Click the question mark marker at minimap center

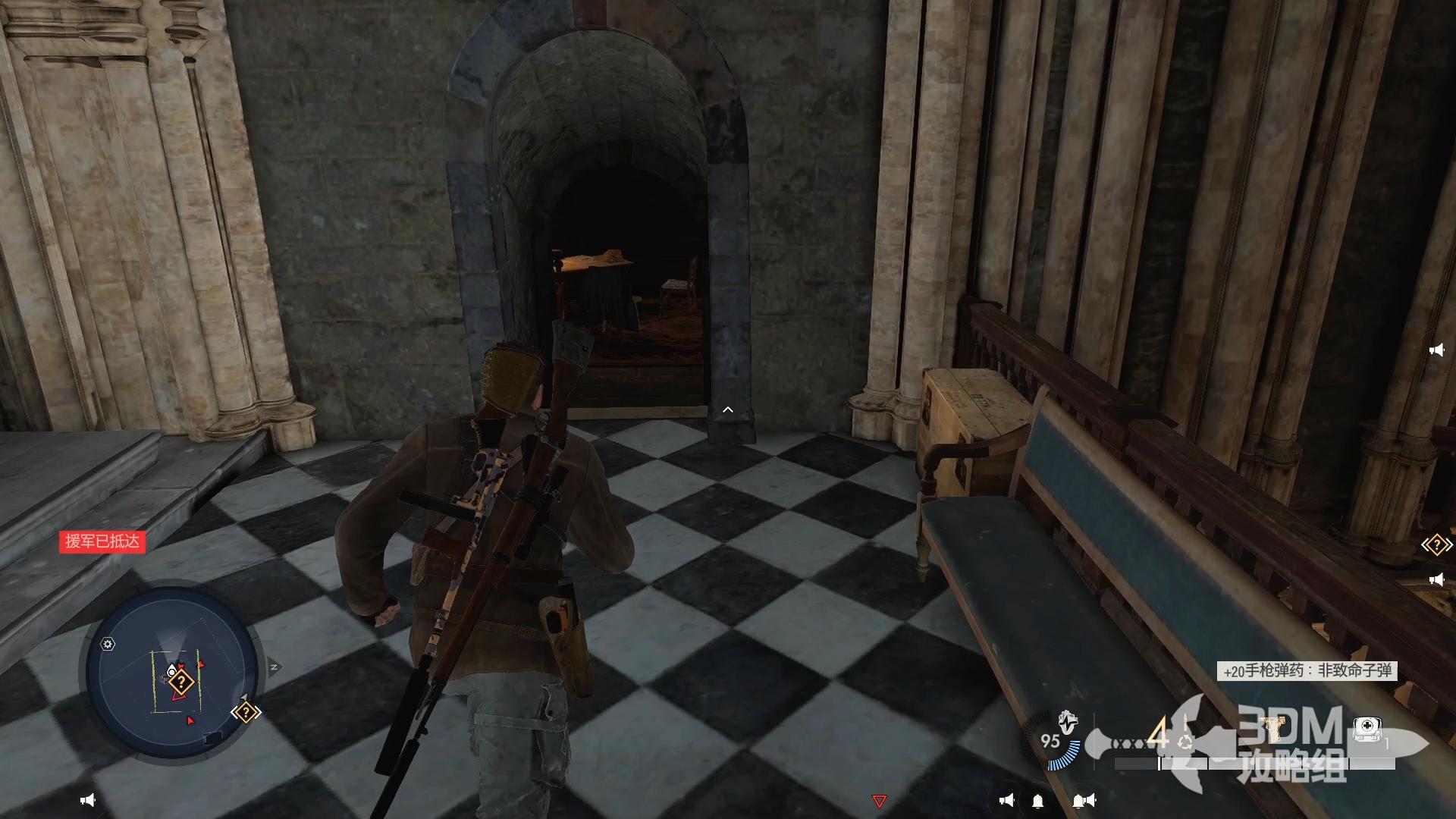tap(181, 682)
